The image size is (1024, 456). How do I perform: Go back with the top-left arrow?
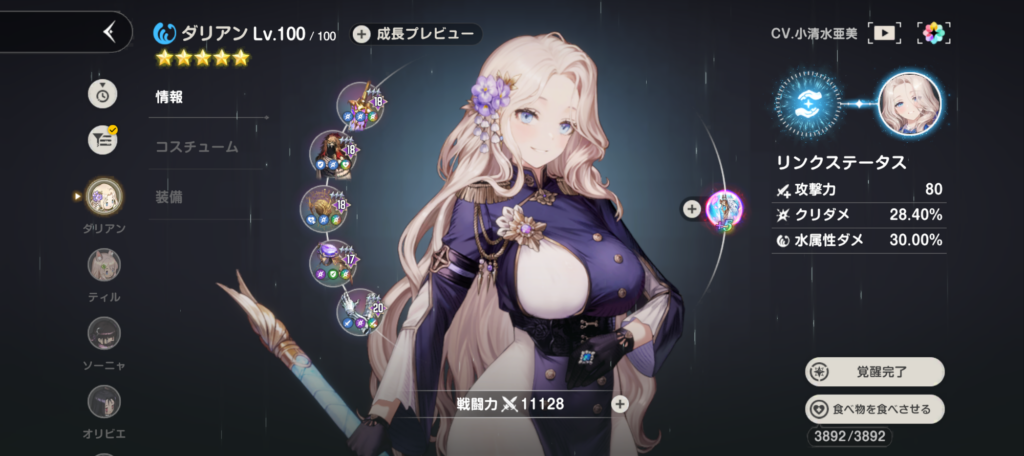tap(109, 32)
